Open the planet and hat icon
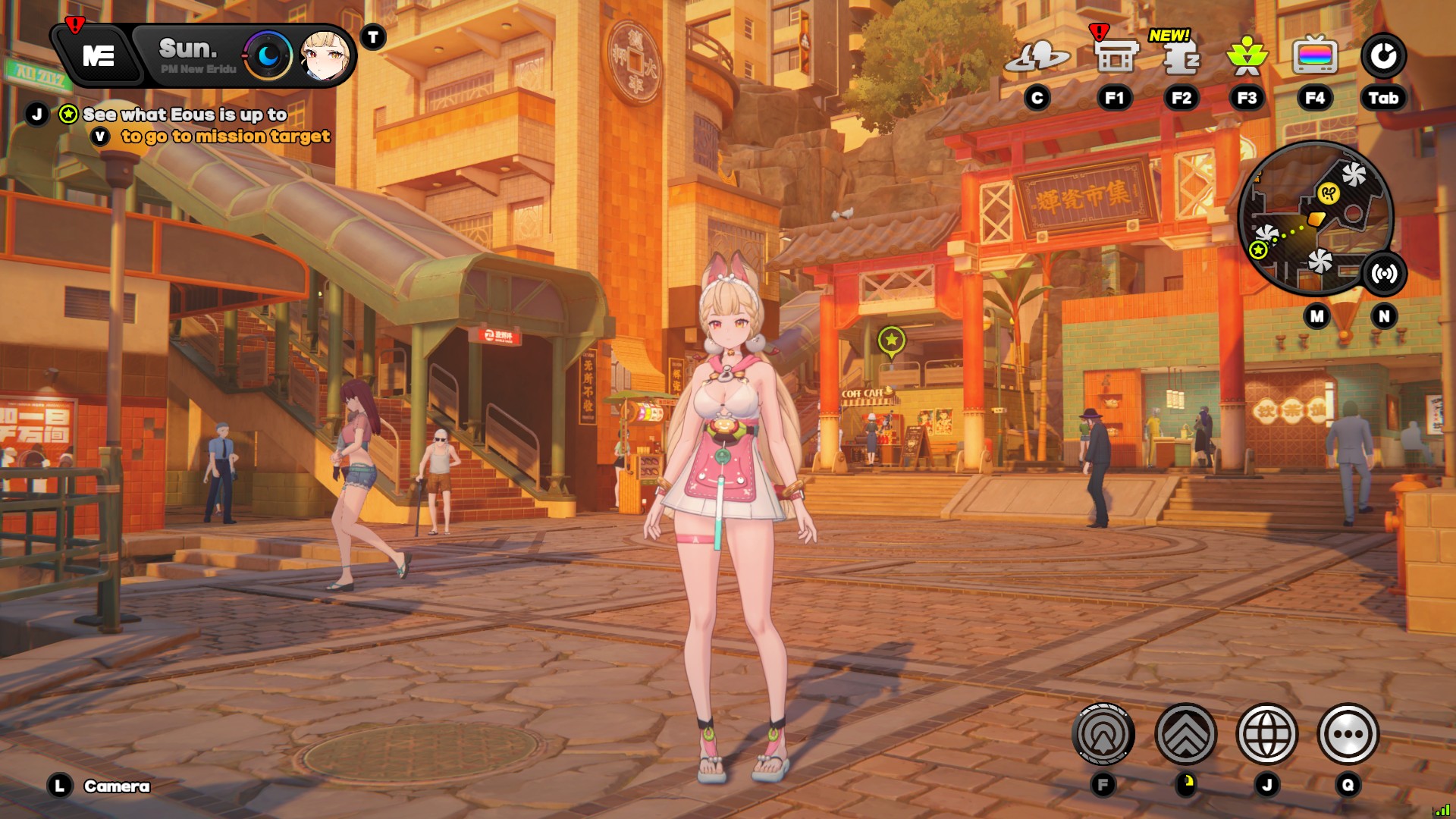1456x819 pixels. 1037,57
